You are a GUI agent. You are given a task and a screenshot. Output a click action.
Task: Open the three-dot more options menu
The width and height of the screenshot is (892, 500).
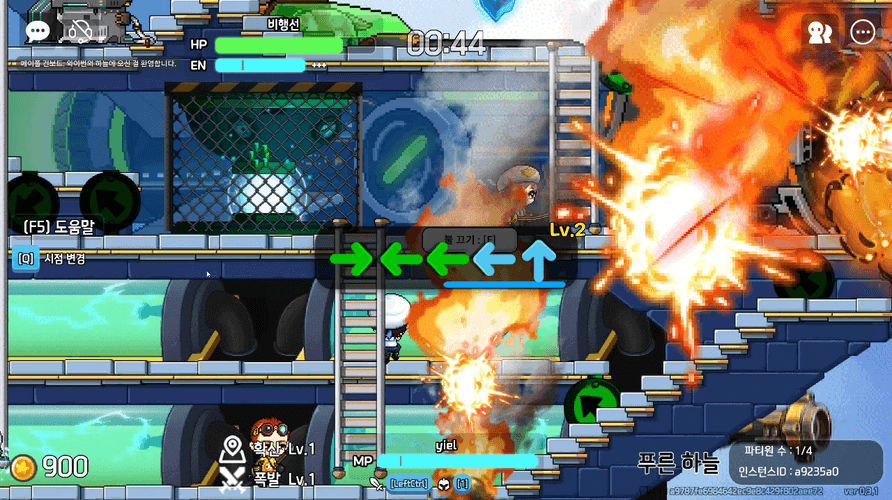tap(862, 32)
